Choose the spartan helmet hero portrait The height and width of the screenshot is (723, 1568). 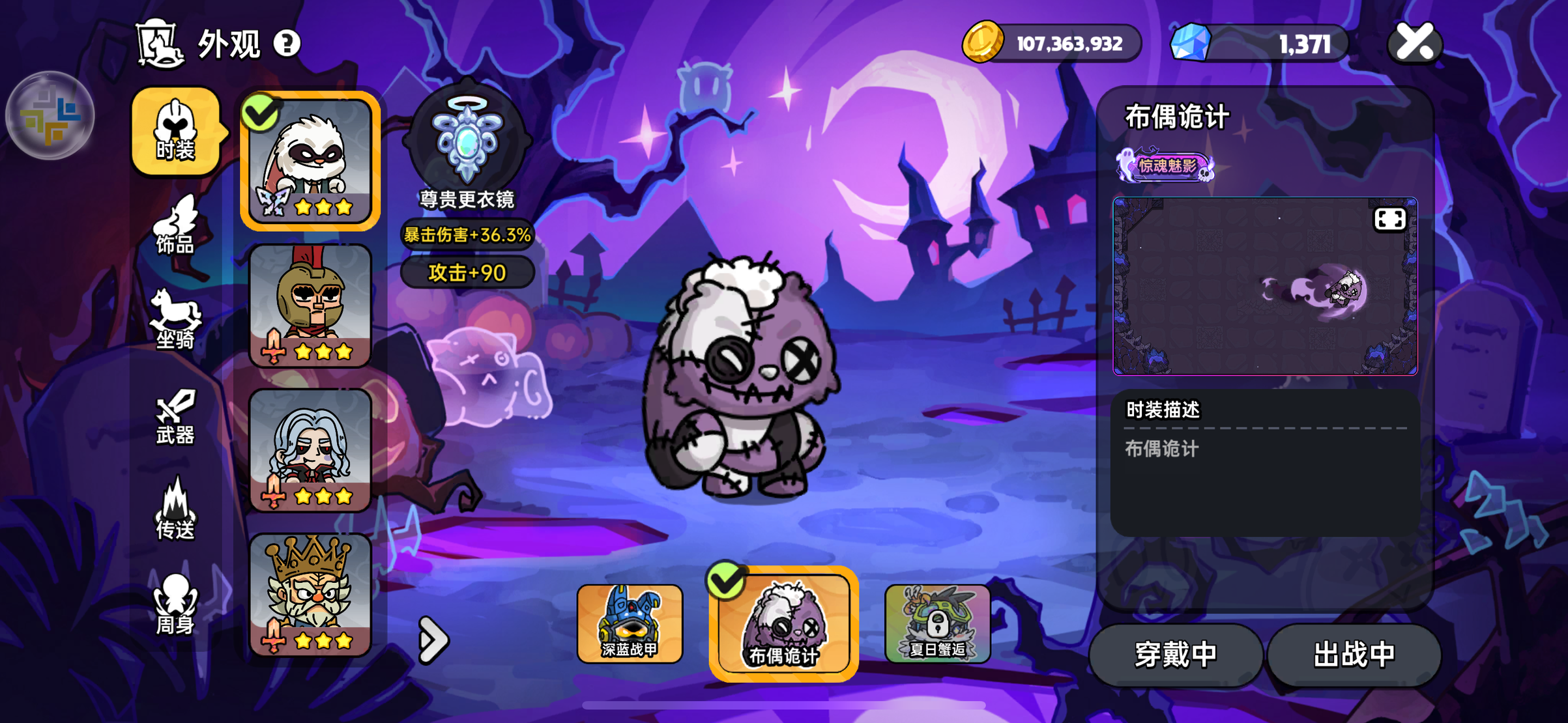pos(310,306)
